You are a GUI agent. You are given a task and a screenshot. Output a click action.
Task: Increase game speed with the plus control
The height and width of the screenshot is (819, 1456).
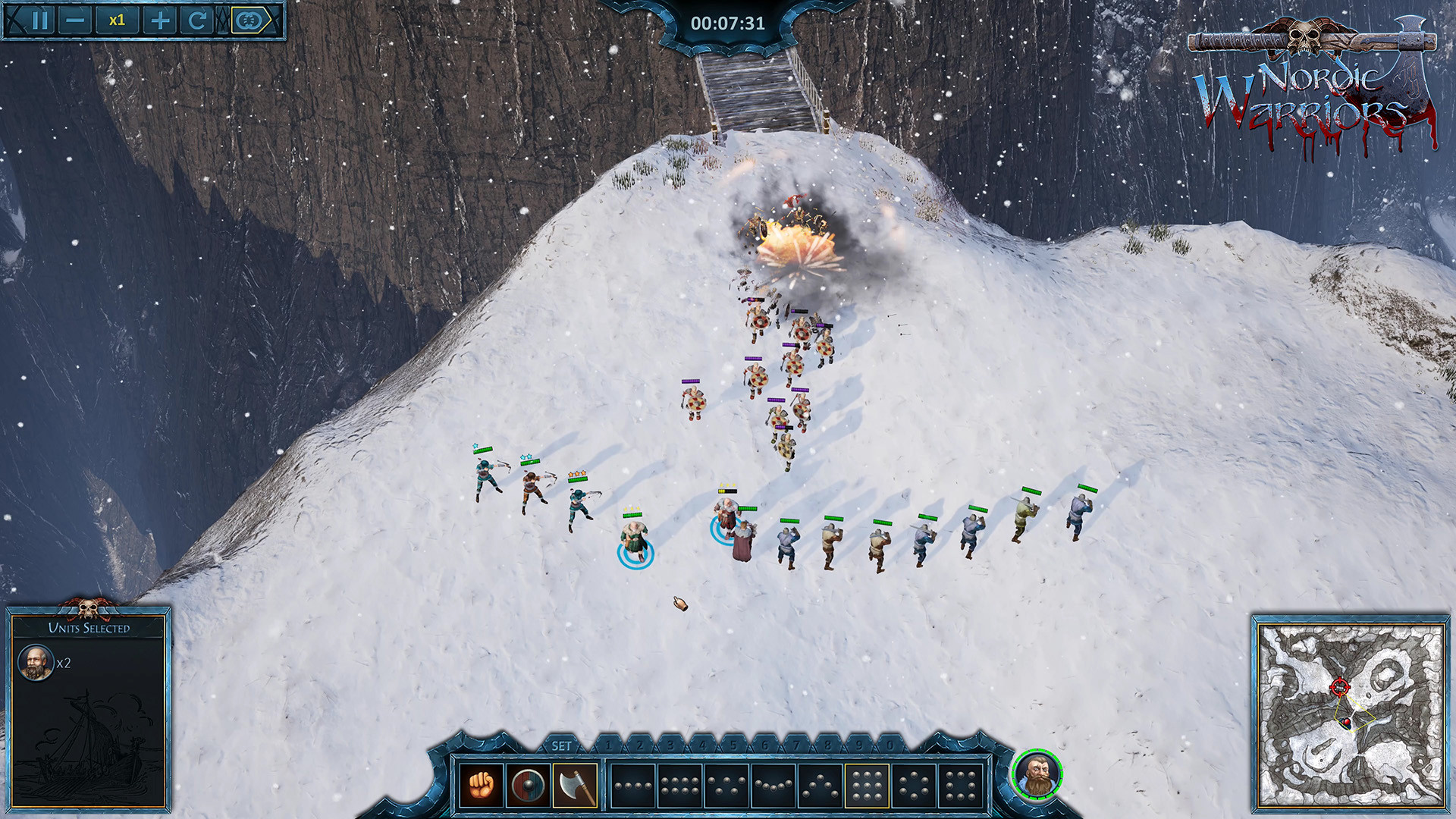pos(160,20)
